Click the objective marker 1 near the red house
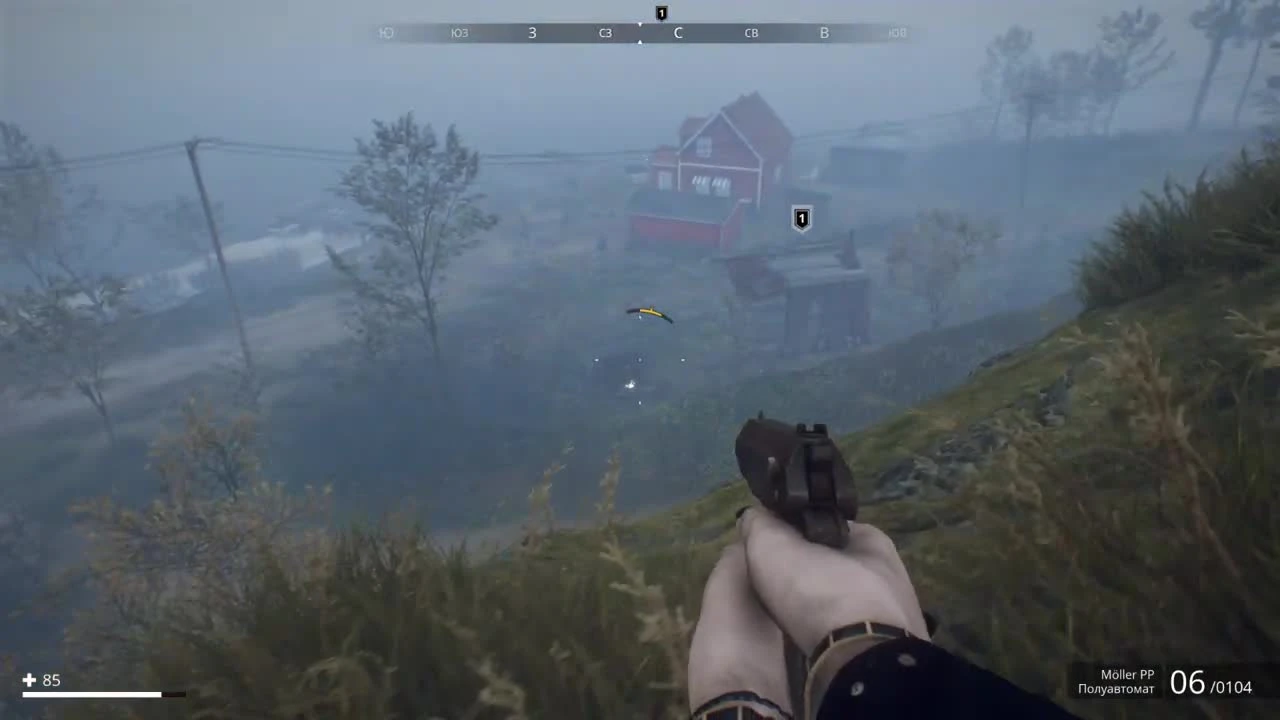This screenshot has height=720, width=1280. pyautogui.click(x=800, y=219)
